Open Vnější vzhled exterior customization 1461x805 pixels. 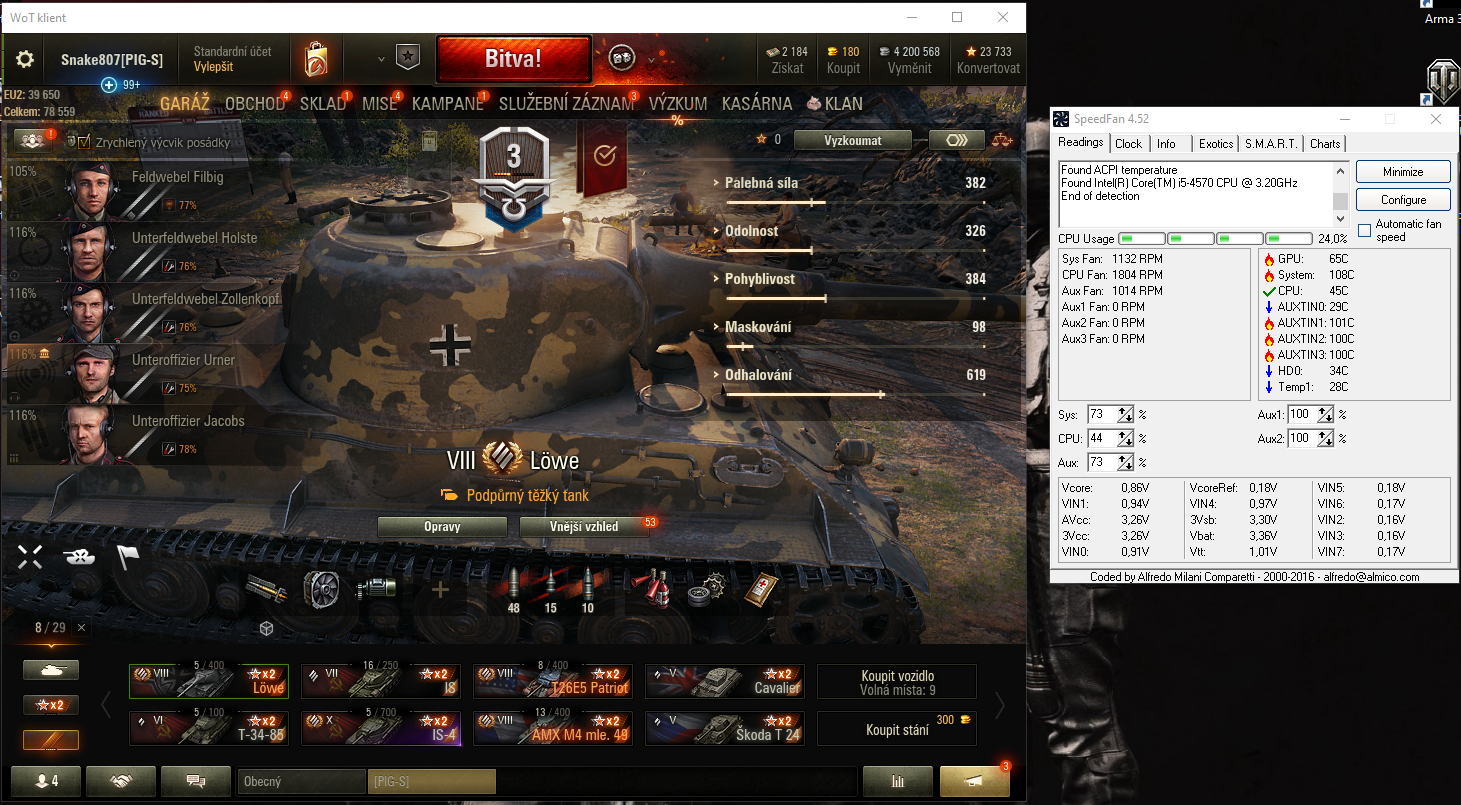584,527
